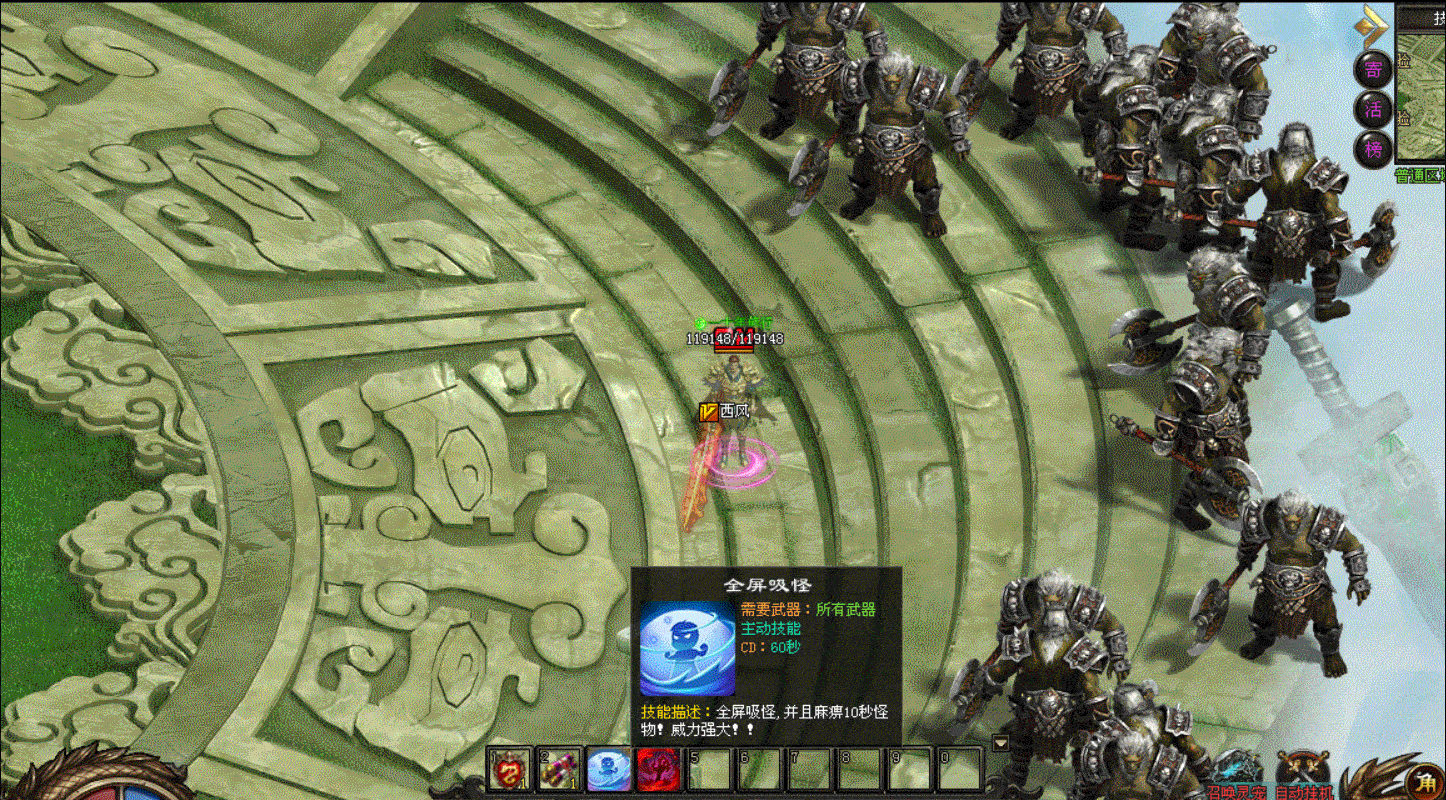Toggle the 自动挂机 auto-battle button
Image resolution: width=1446 pixels, height=800 pixels.
point(1304,776)
